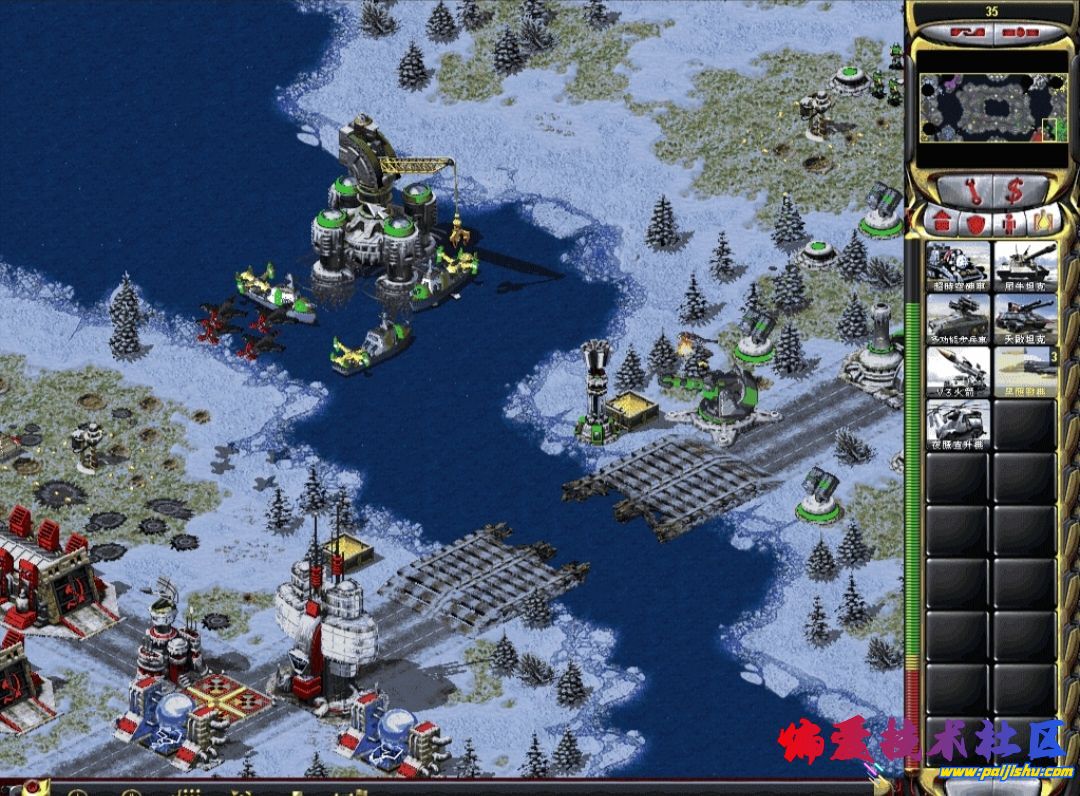Switch to the shield defenses tab

click(x=975, y=221)
